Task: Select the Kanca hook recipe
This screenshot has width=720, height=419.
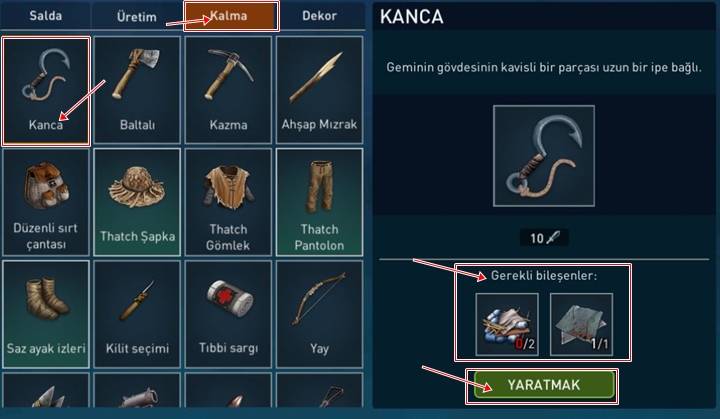Action: 46,91
